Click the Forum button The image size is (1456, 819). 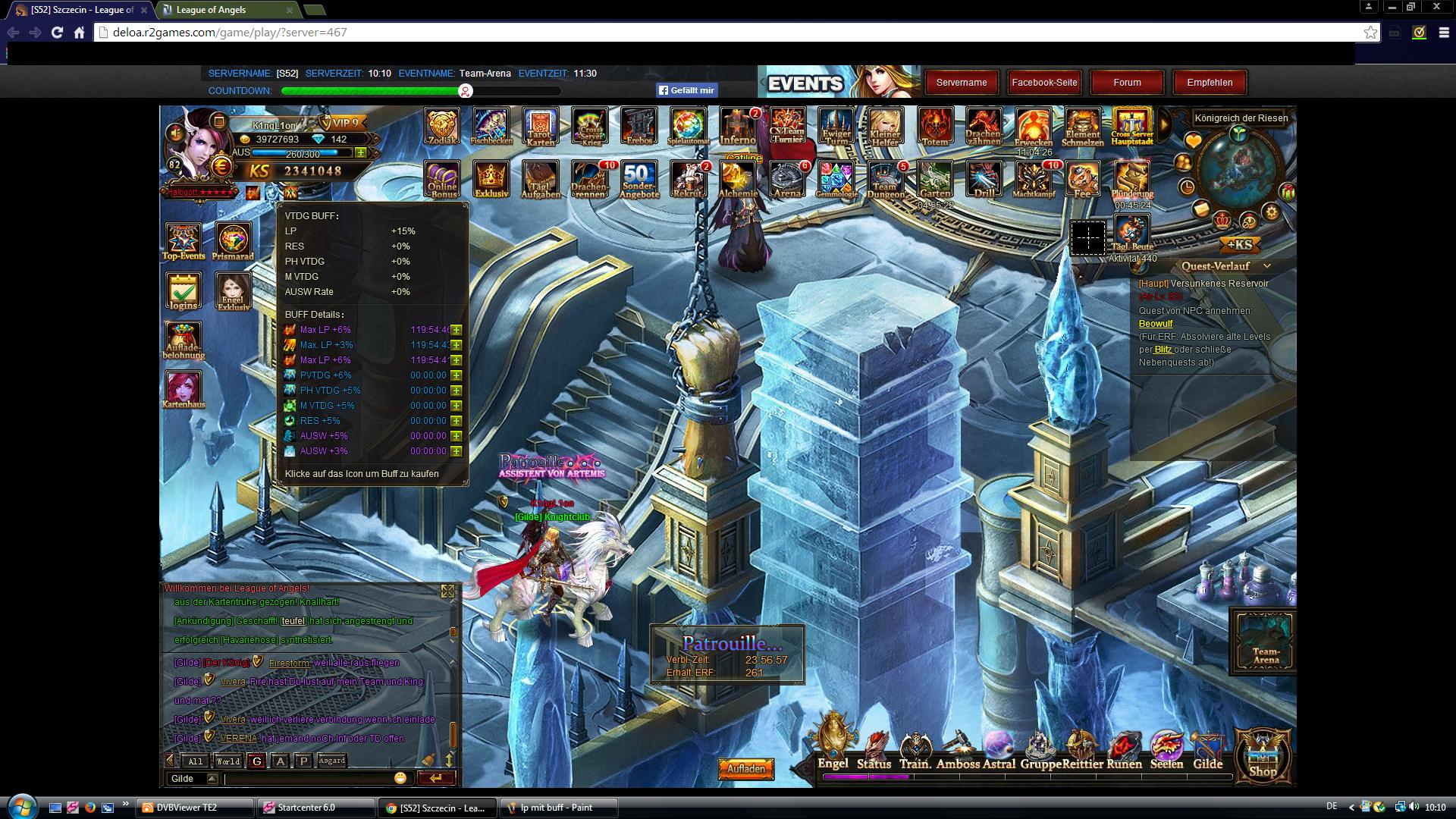tap(1127, 83)
